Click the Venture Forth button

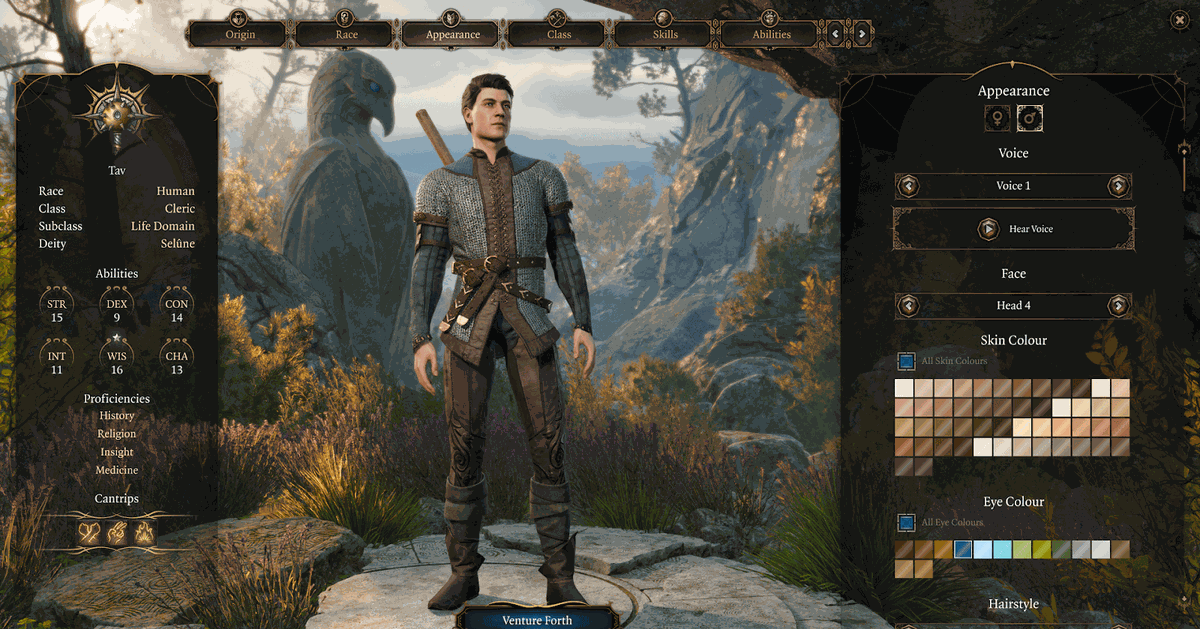point(537,620)
